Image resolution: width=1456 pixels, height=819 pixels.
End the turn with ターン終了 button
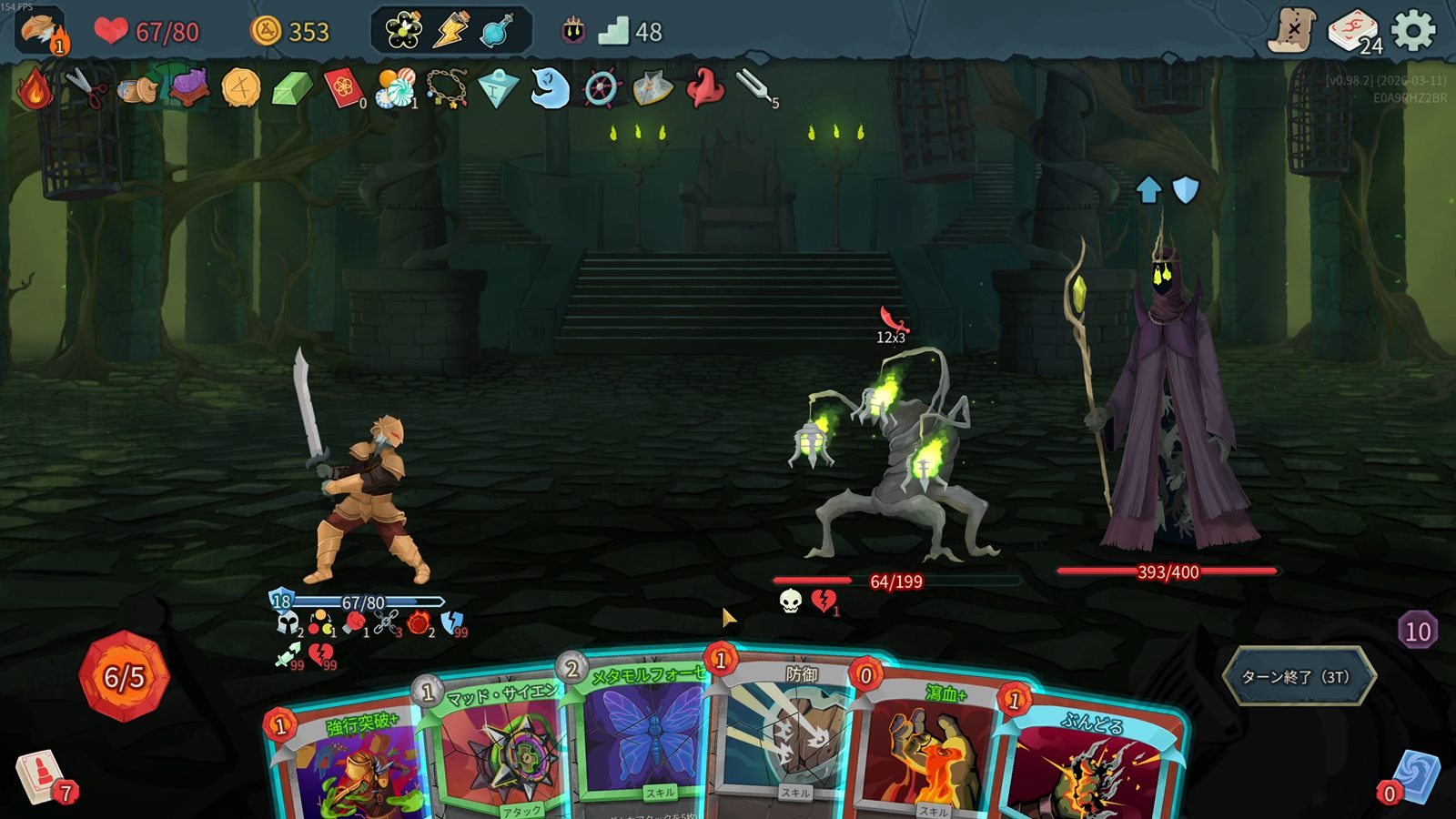click(x=1298, y=676)
